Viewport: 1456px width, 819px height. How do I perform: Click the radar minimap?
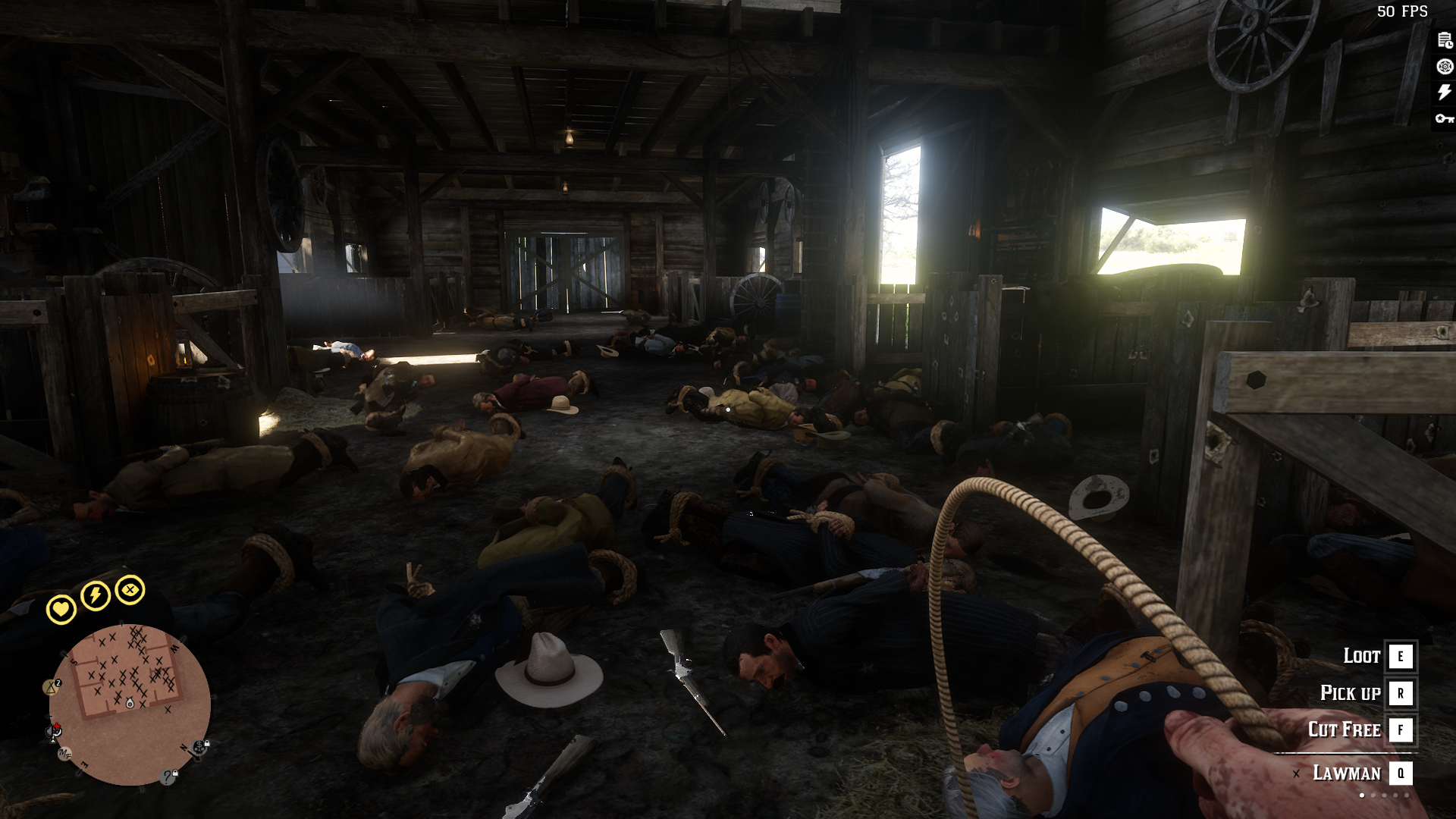click(130, 705)
